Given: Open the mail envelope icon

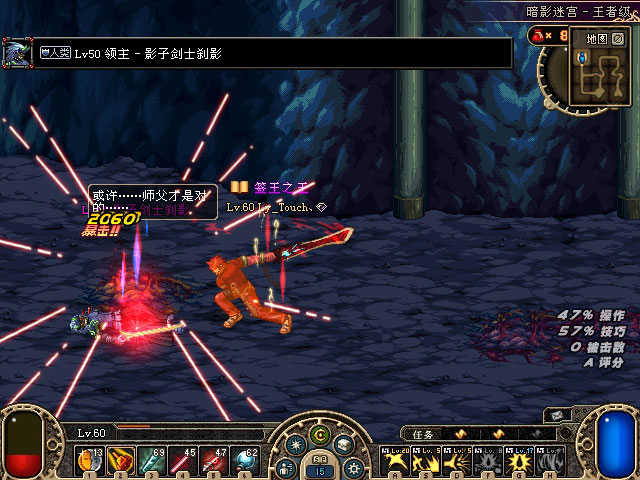Looking at the screenshot, I should point(555,415).
